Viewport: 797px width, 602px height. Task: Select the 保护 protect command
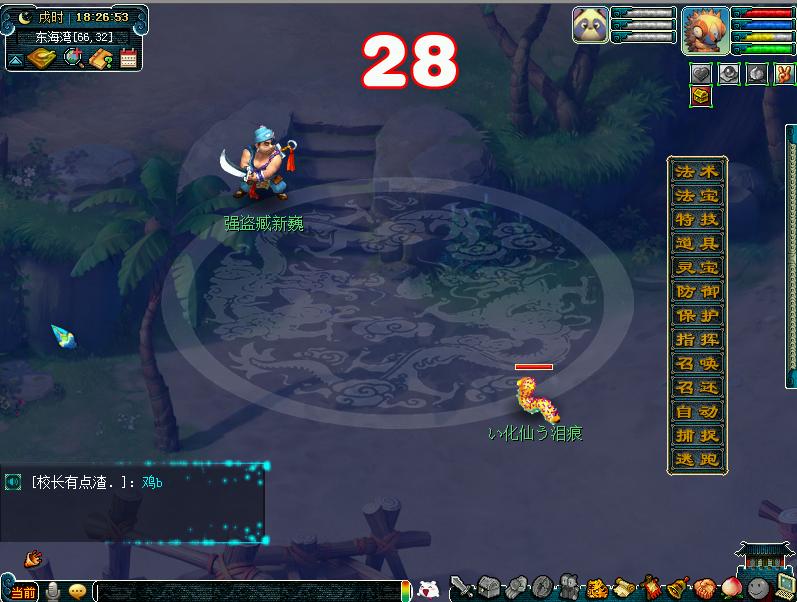[x=697, y=315]
